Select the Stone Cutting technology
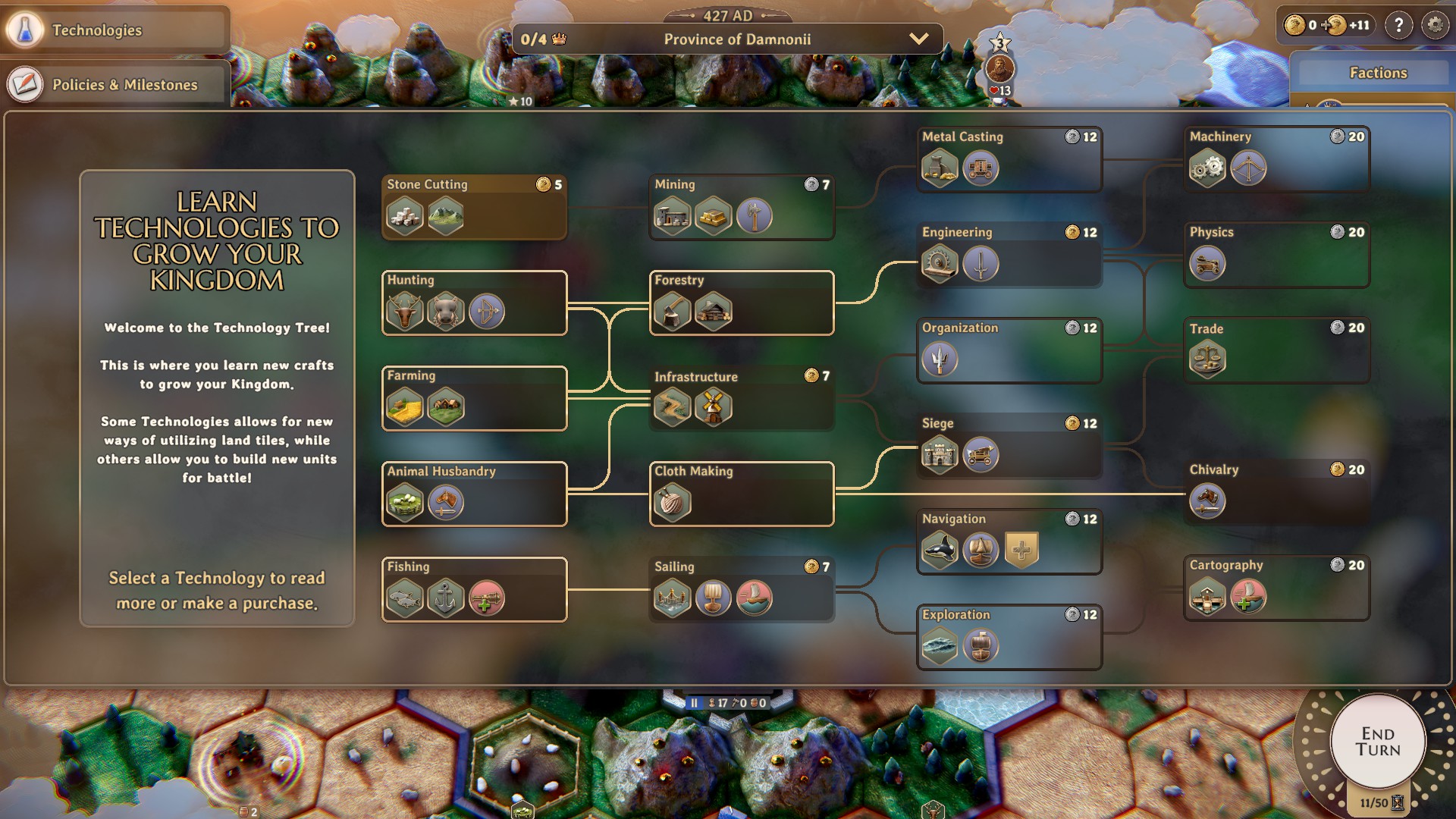 (x=474, y=207)
